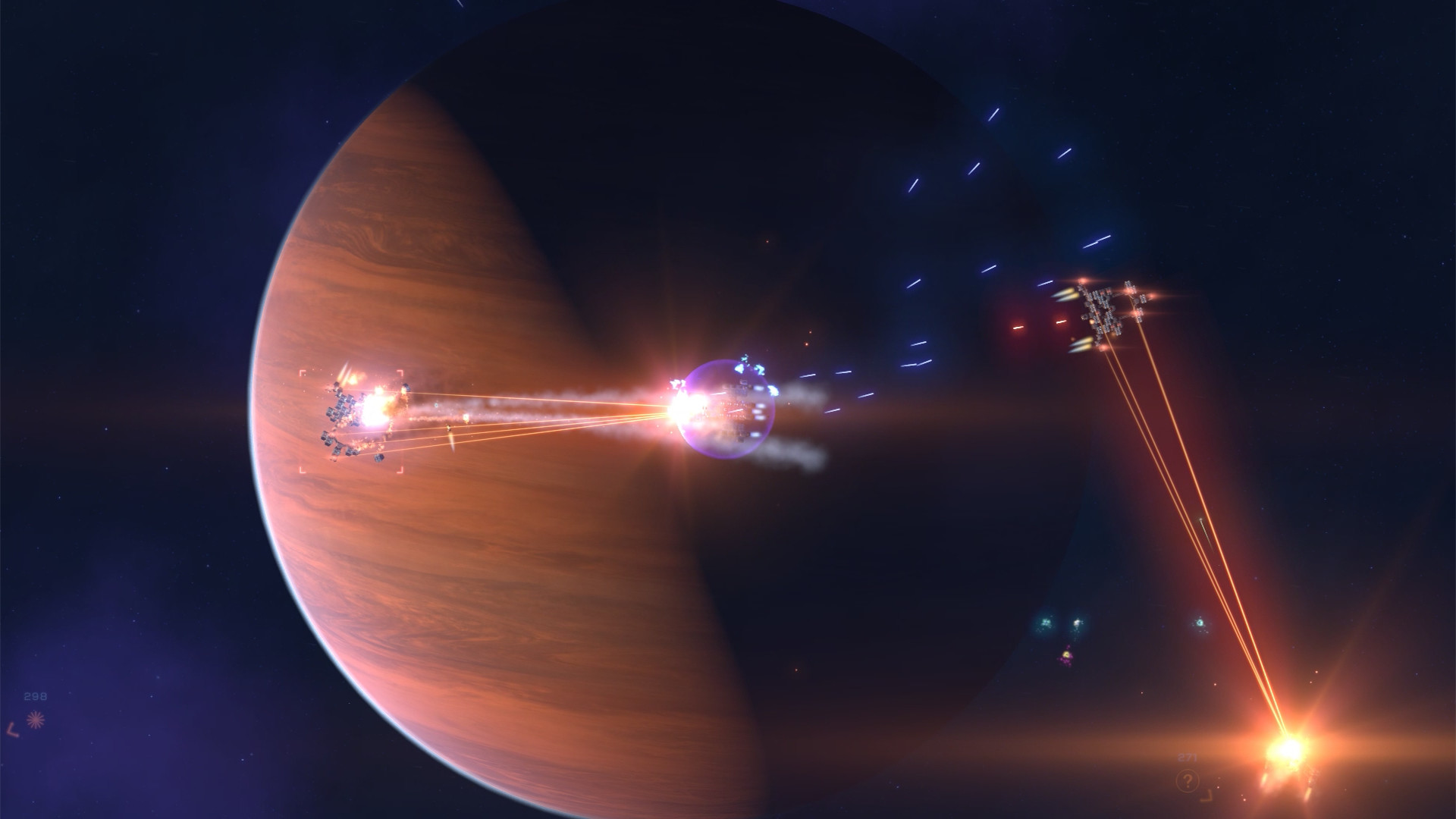Viewport: 1456px width, 819px height.
Task: Click the firing battle group upper right
Action: [1103, 307]
